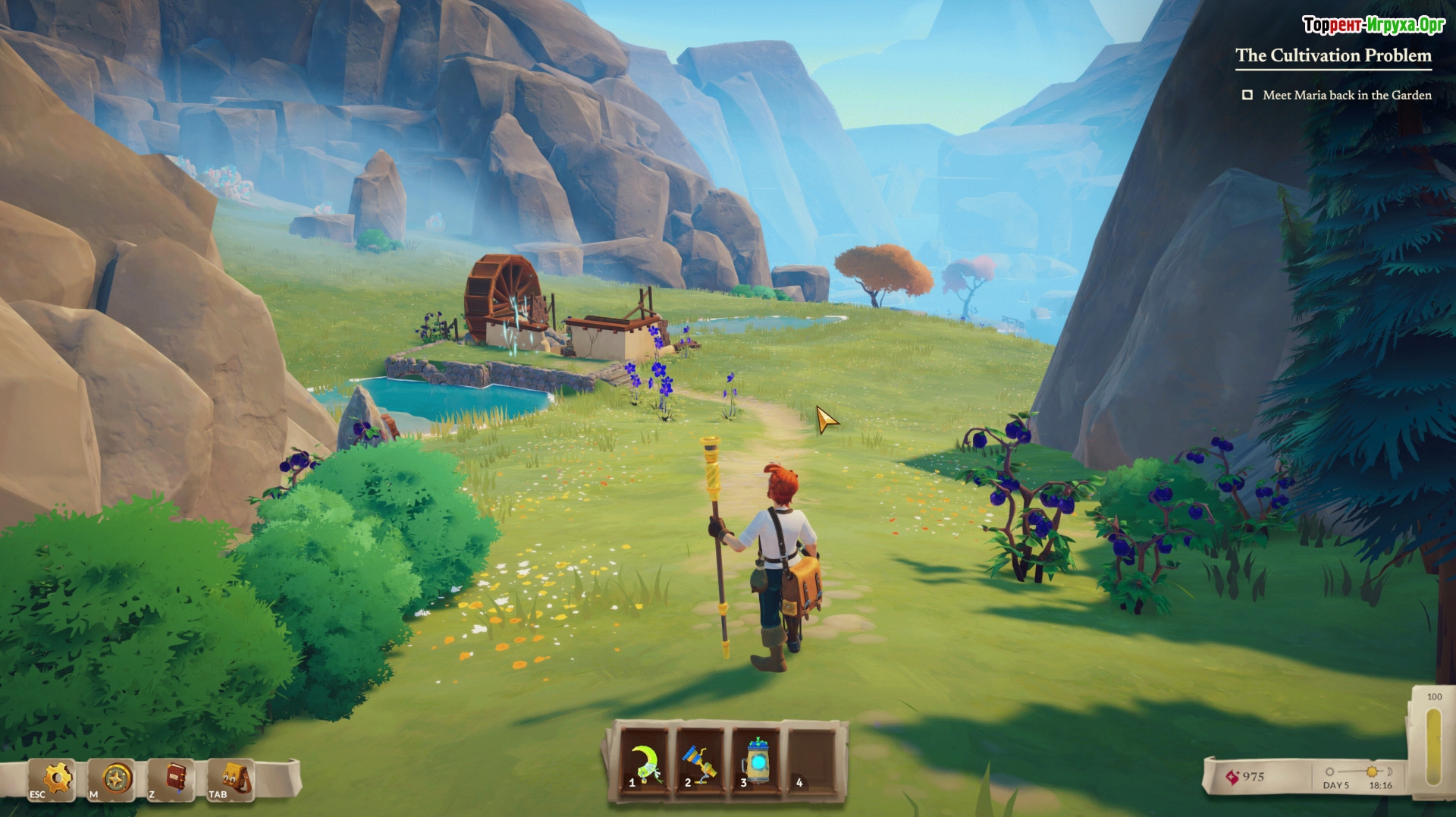Open settings with the gold gear icon

pos(55,778)
